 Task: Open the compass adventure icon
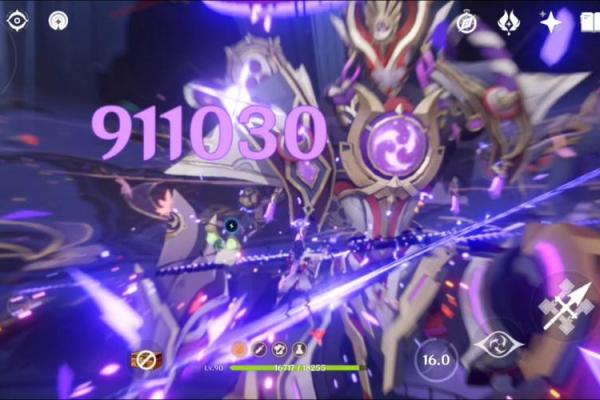point(467,22)
